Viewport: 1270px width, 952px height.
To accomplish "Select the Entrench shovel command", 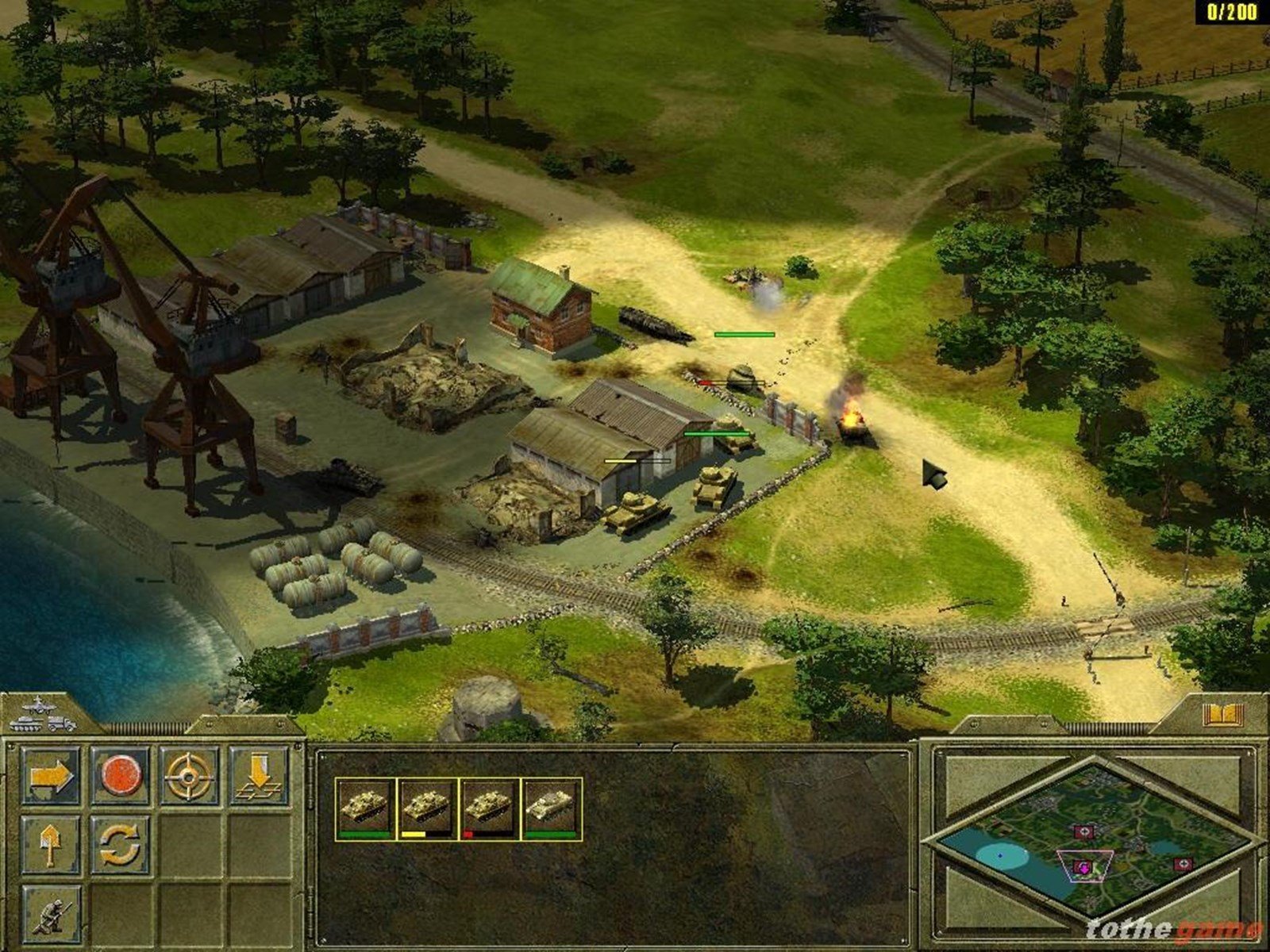I will coord(51,844).
